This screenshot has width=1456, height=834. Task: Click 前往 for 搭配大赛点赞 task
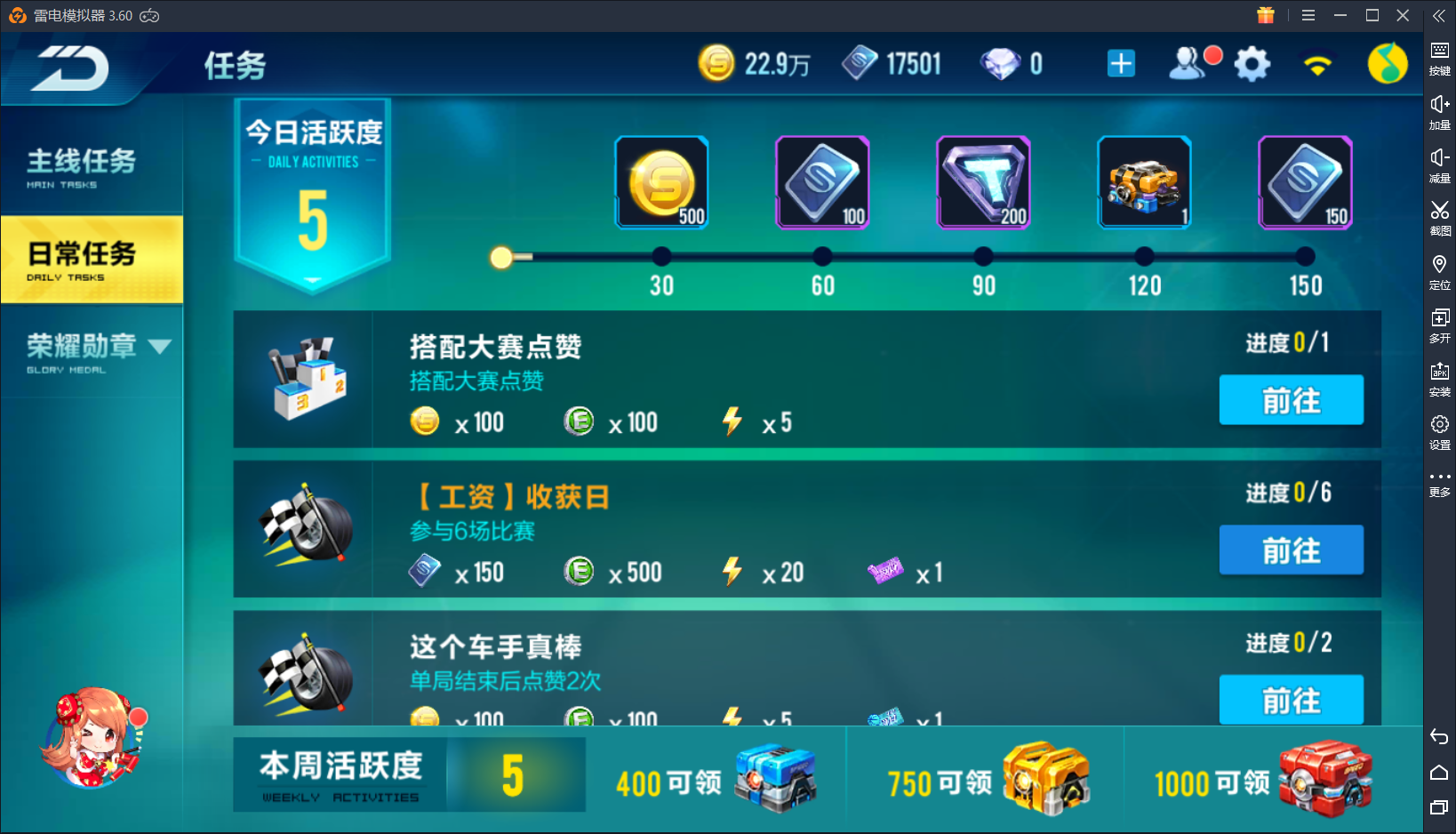[x=1291, y=400]
